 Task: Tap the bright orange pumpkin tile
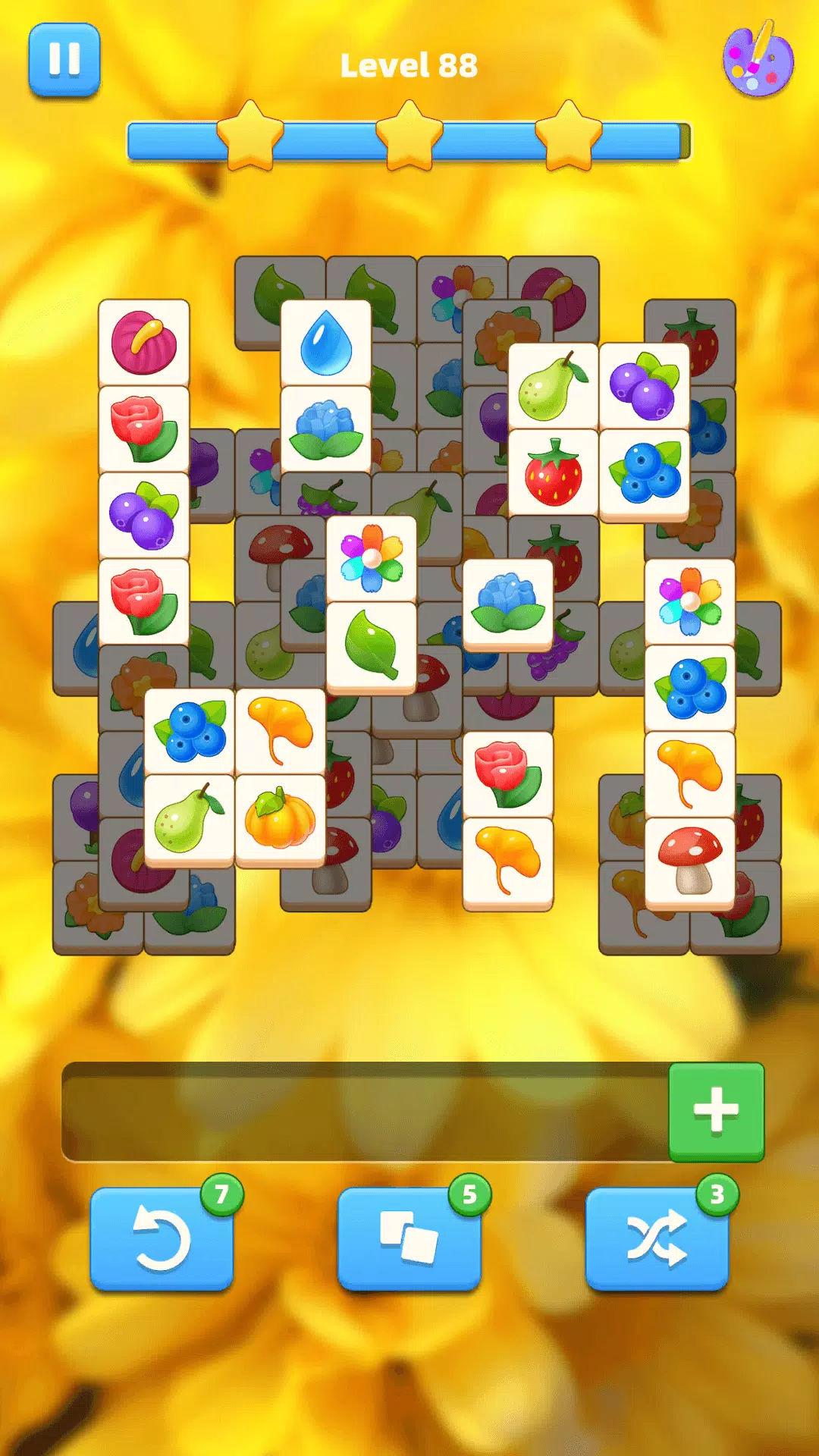click(x=280, y=819)
